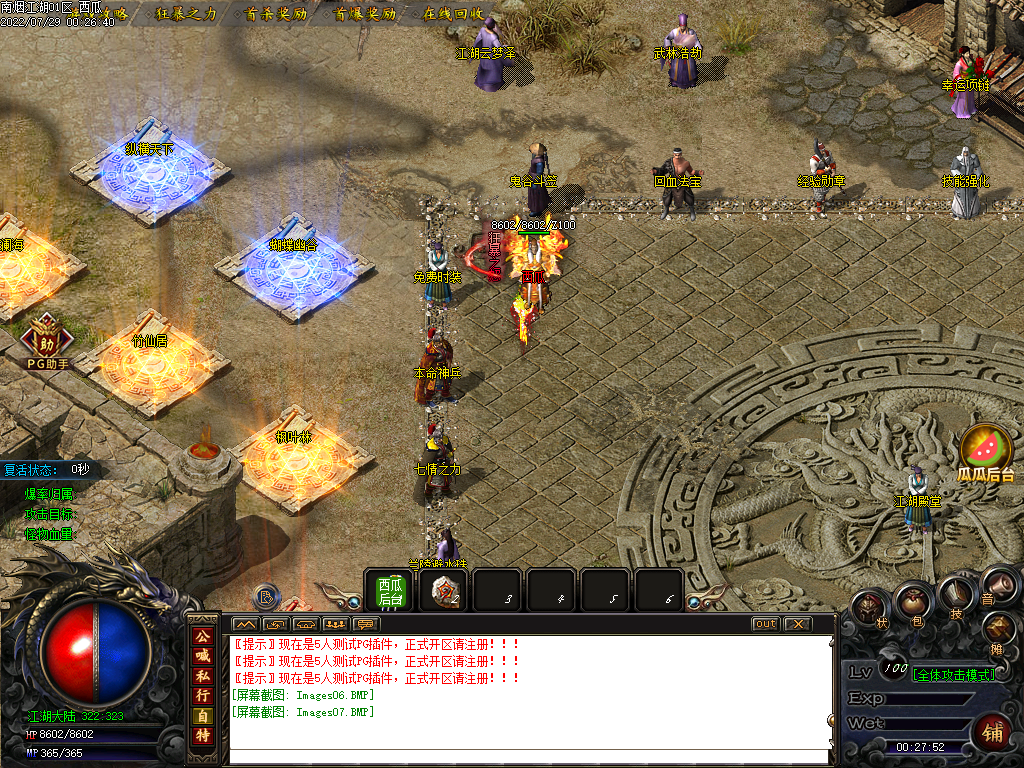This screenshot has height=768, width=1024.
Task: Open the bag inventory button
Action: click(x=912, y=601)
